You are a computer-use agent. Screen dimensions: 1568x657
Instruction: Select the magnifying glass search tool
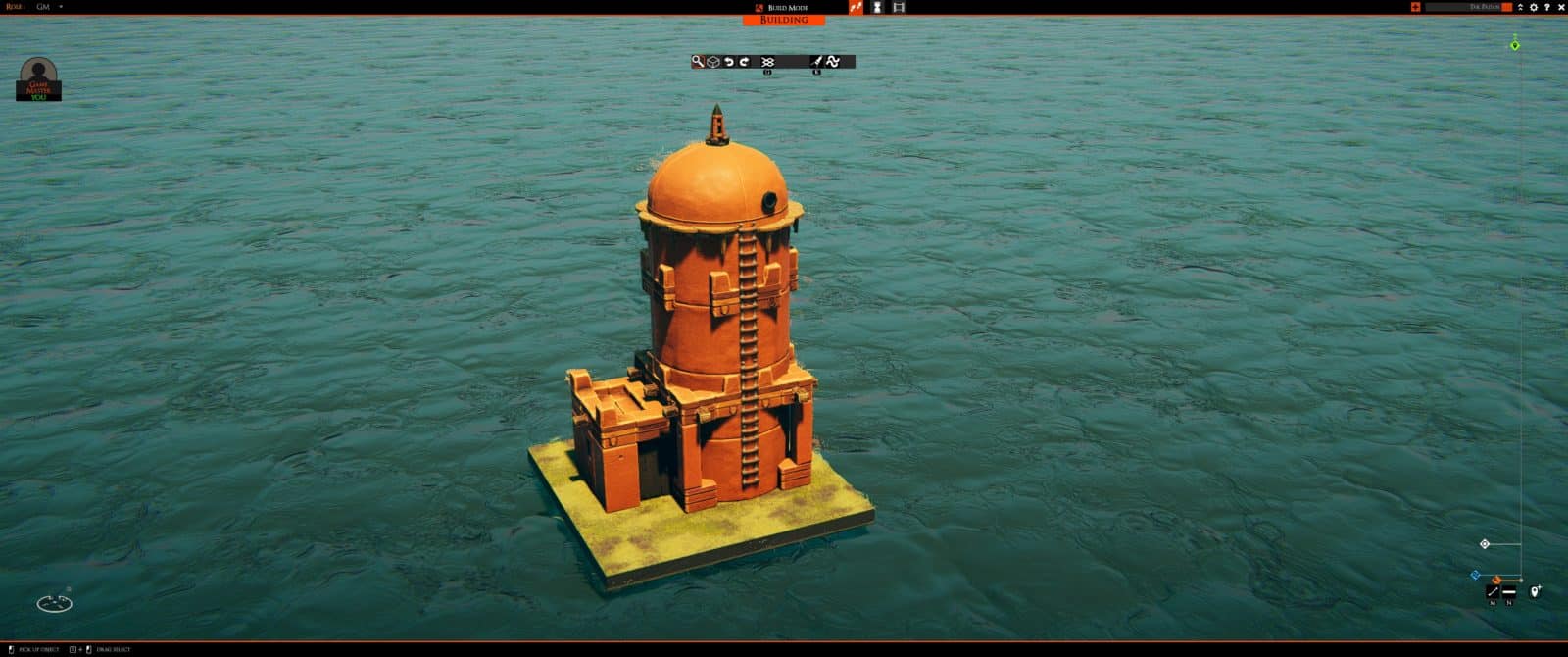[698, 62]
